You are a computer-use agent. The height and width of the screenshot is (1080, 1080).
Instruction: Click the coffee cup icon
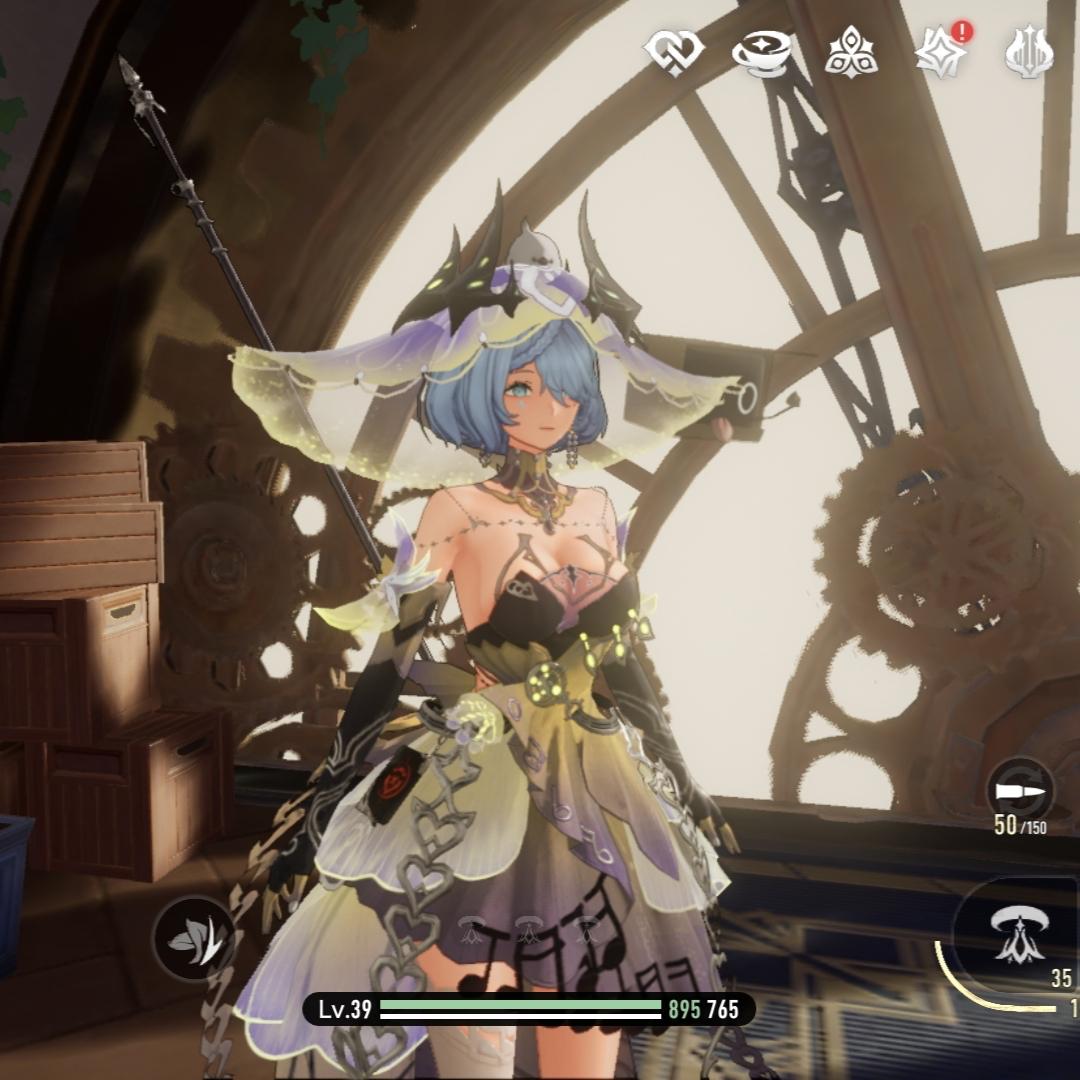pos(762,52)
